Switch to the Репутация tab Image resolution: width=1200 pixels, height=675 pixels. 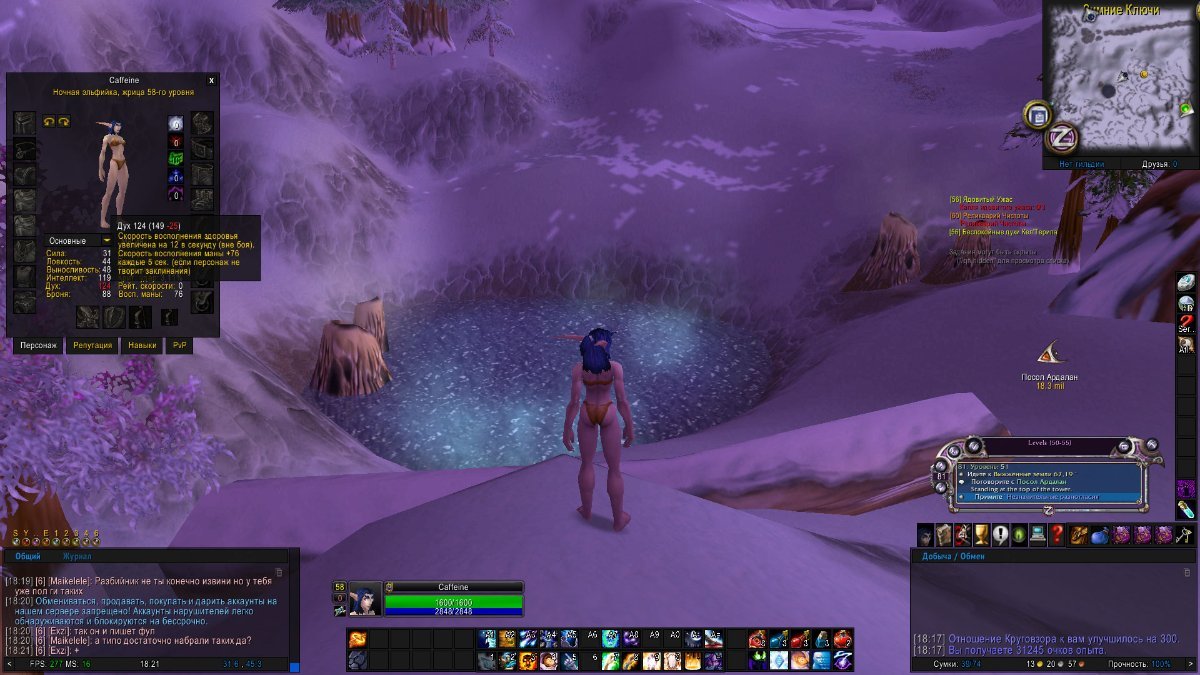tap(93, 345)
